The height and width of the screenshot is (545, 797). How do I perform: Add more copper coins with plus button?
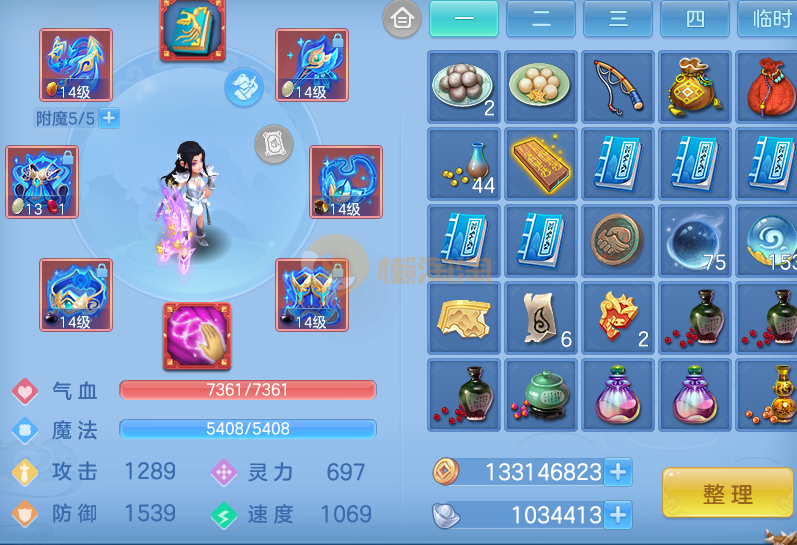(x=618, y=472)
